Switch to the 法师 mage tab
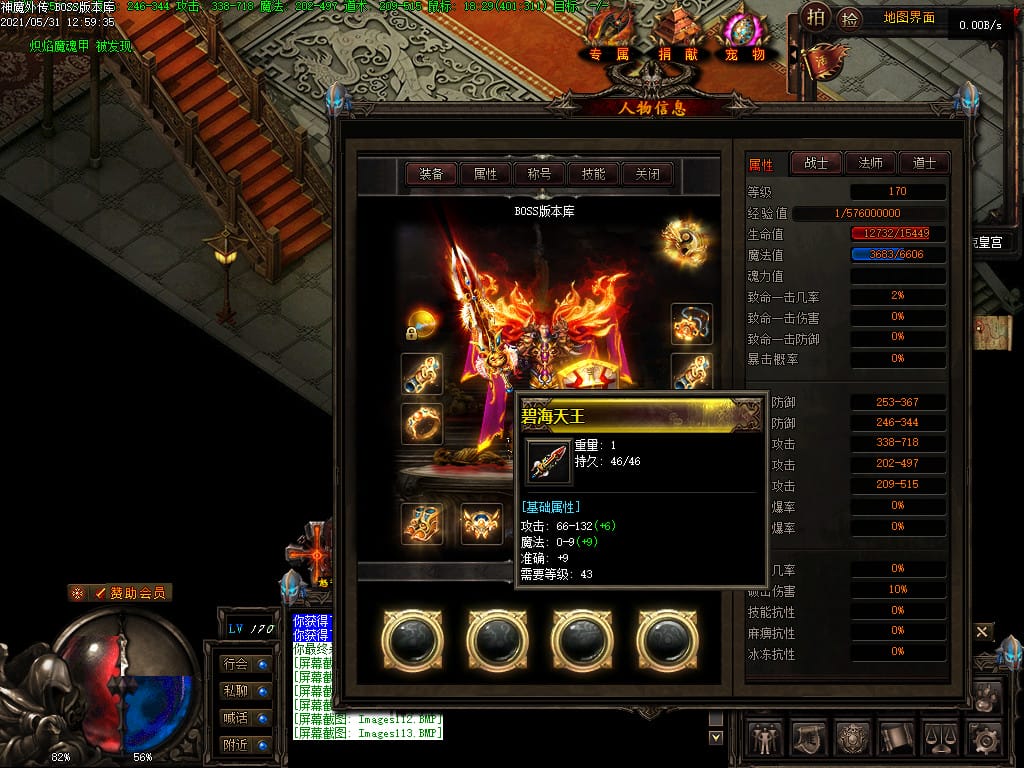 pyautogui.click(x=870, y=164)
